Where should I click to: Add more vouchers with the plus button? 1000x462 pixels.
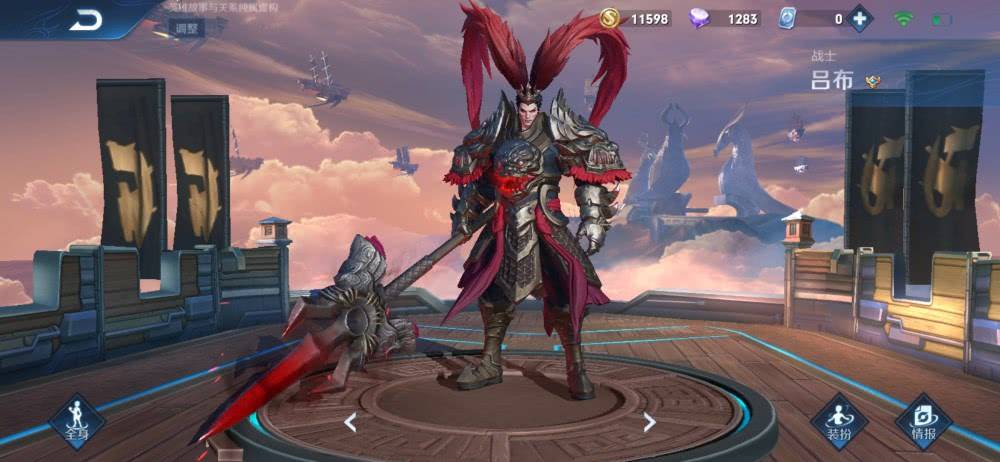tap(860, 18)
